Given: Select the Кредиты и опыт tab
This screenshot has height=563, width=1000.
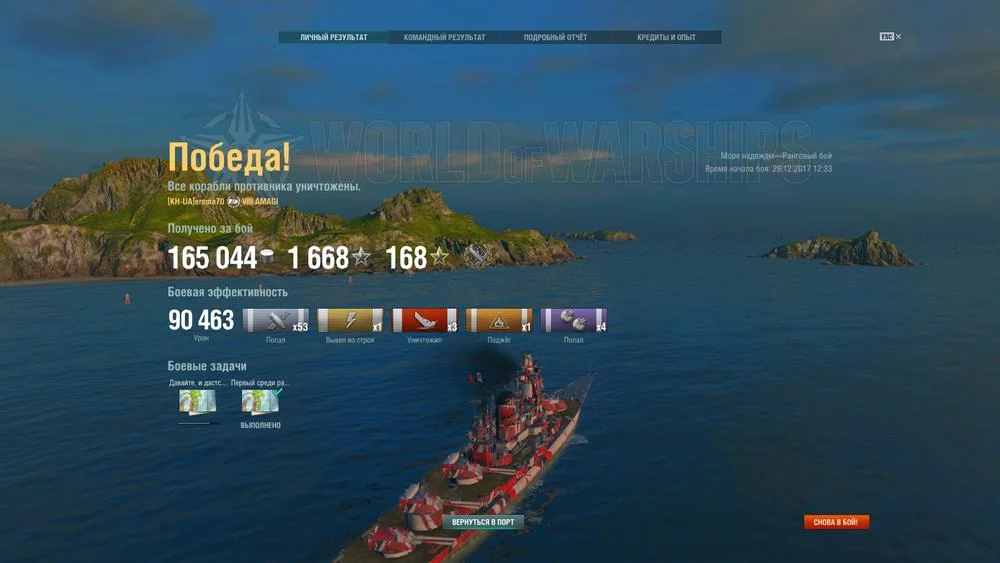Looking at the screenshot, I should [x=666, y=38].
